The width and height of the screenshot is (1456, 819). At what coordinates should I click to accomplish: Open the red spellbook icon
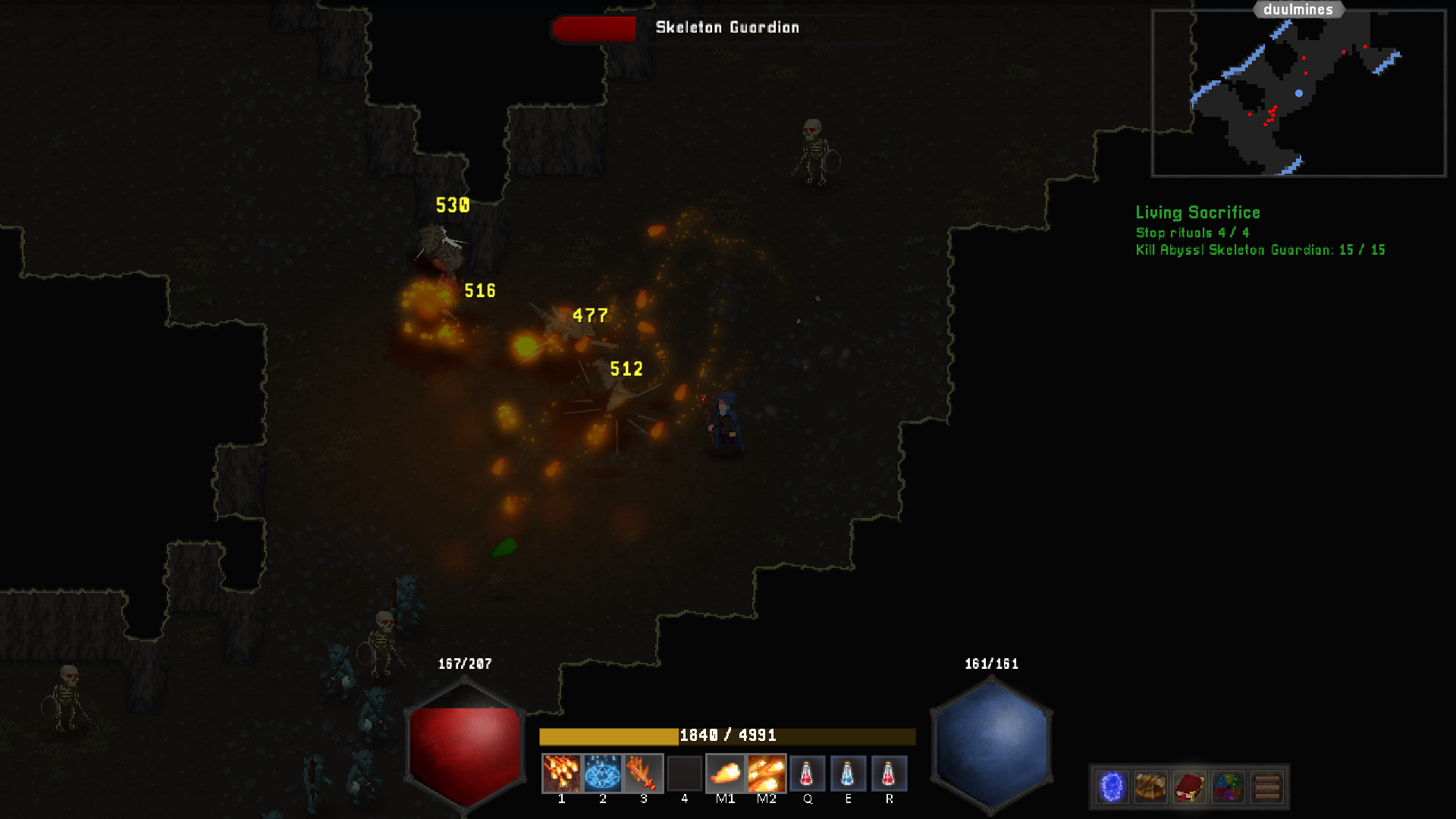[1191, 786]
